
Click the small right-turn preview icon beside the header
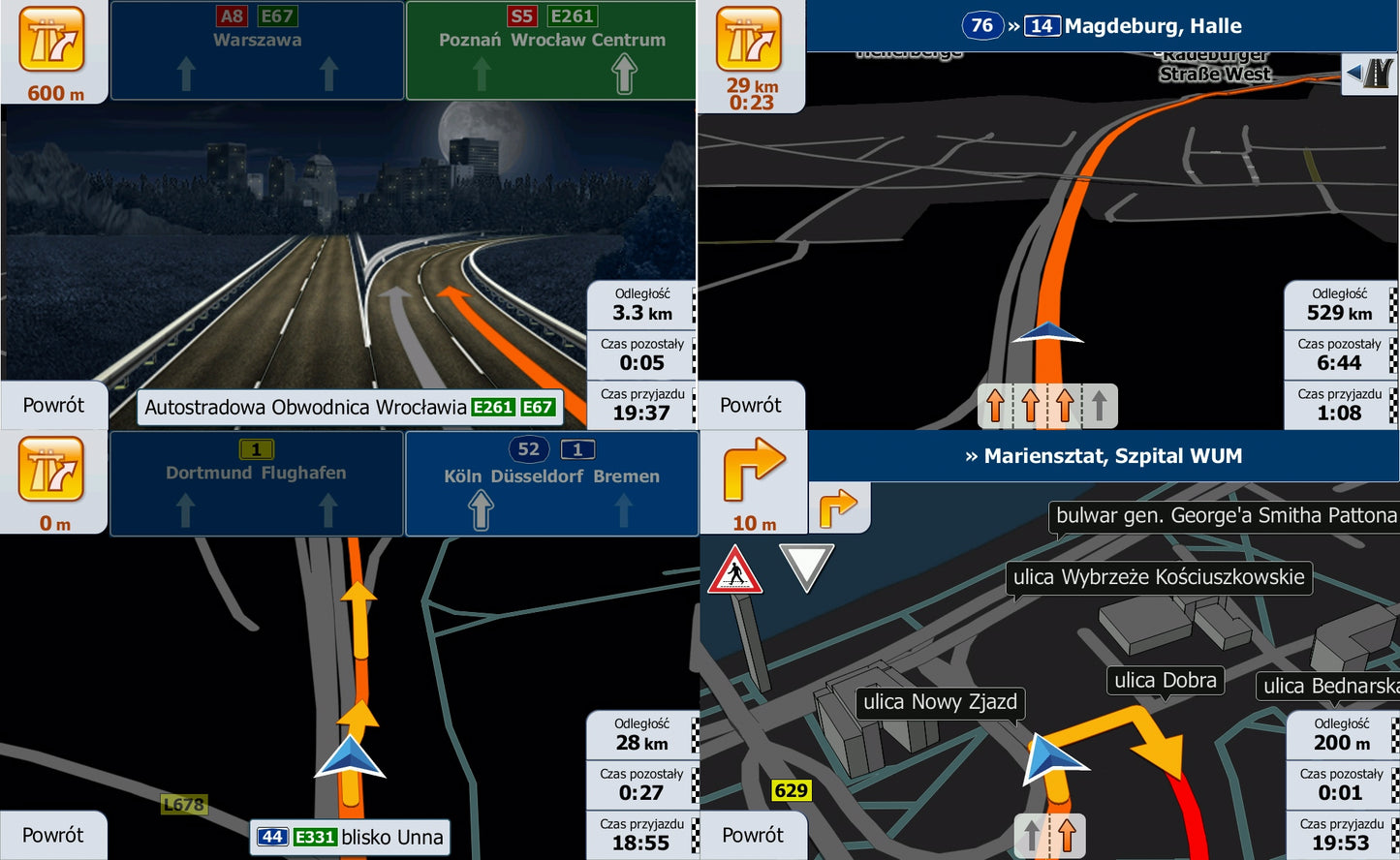click(x=839, y=507)
